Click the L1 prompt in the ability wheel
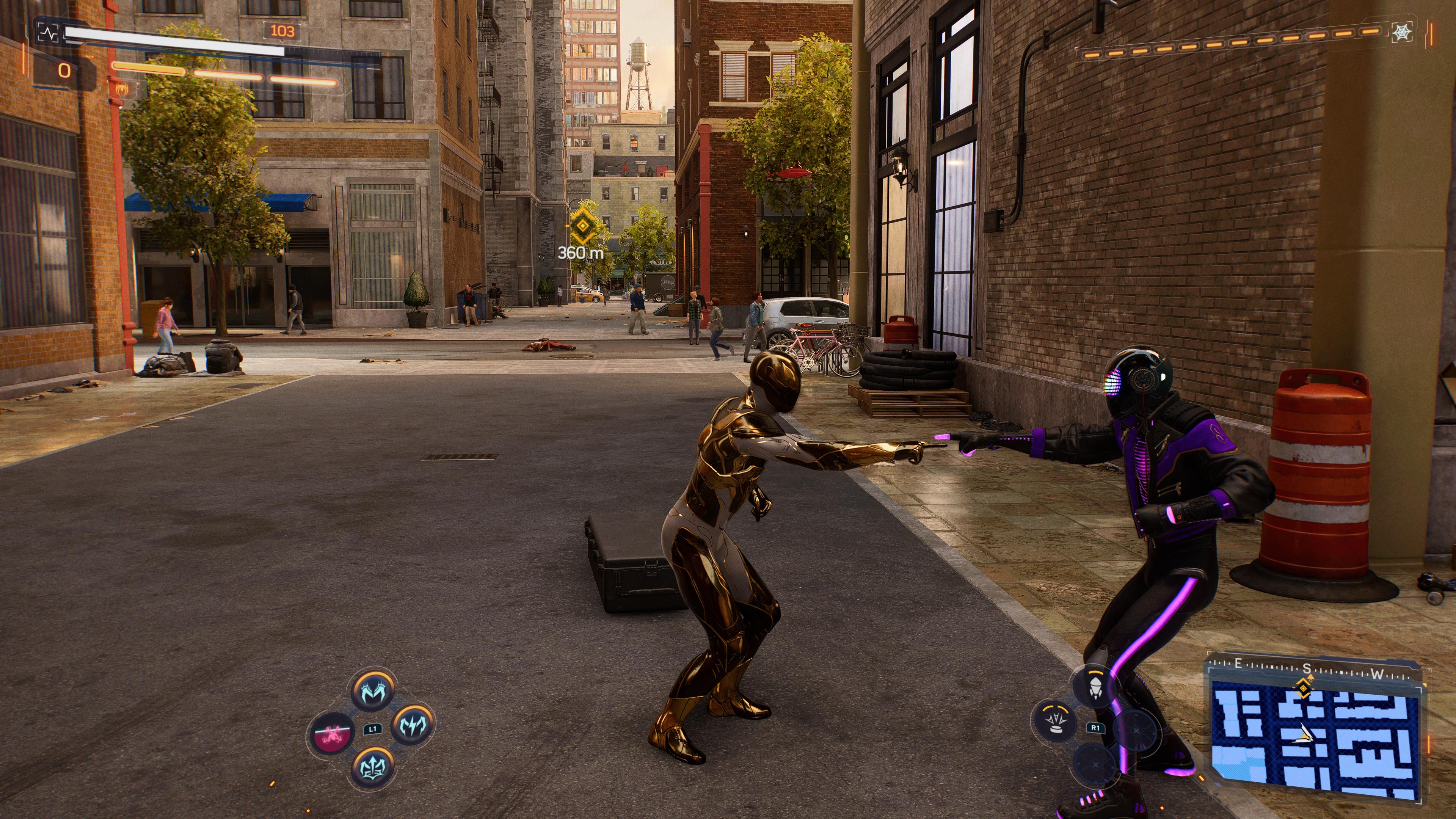 pos(373,730)
